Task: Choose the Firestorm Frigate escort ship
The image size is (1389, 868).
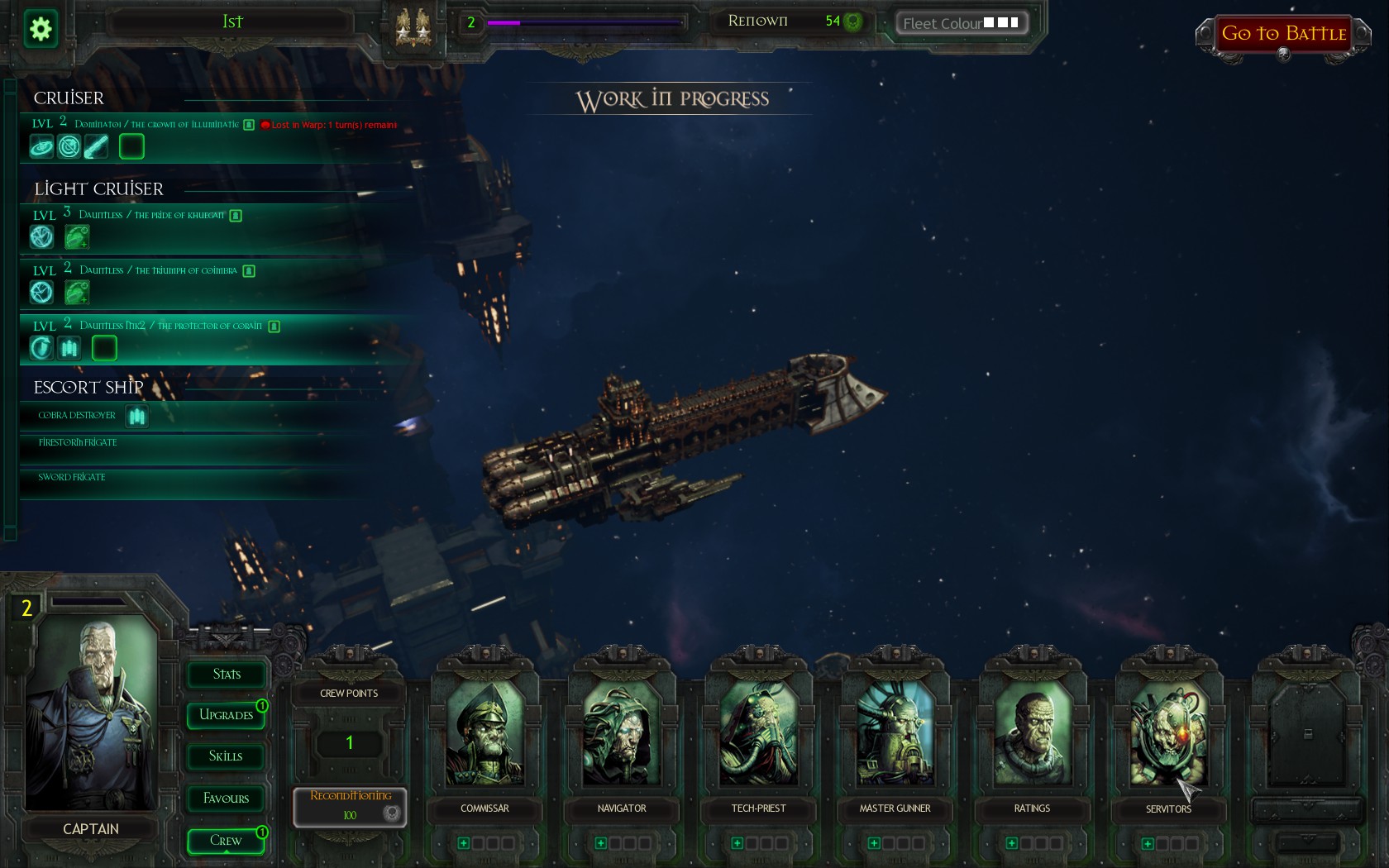Action: click(x=78, y=442)
